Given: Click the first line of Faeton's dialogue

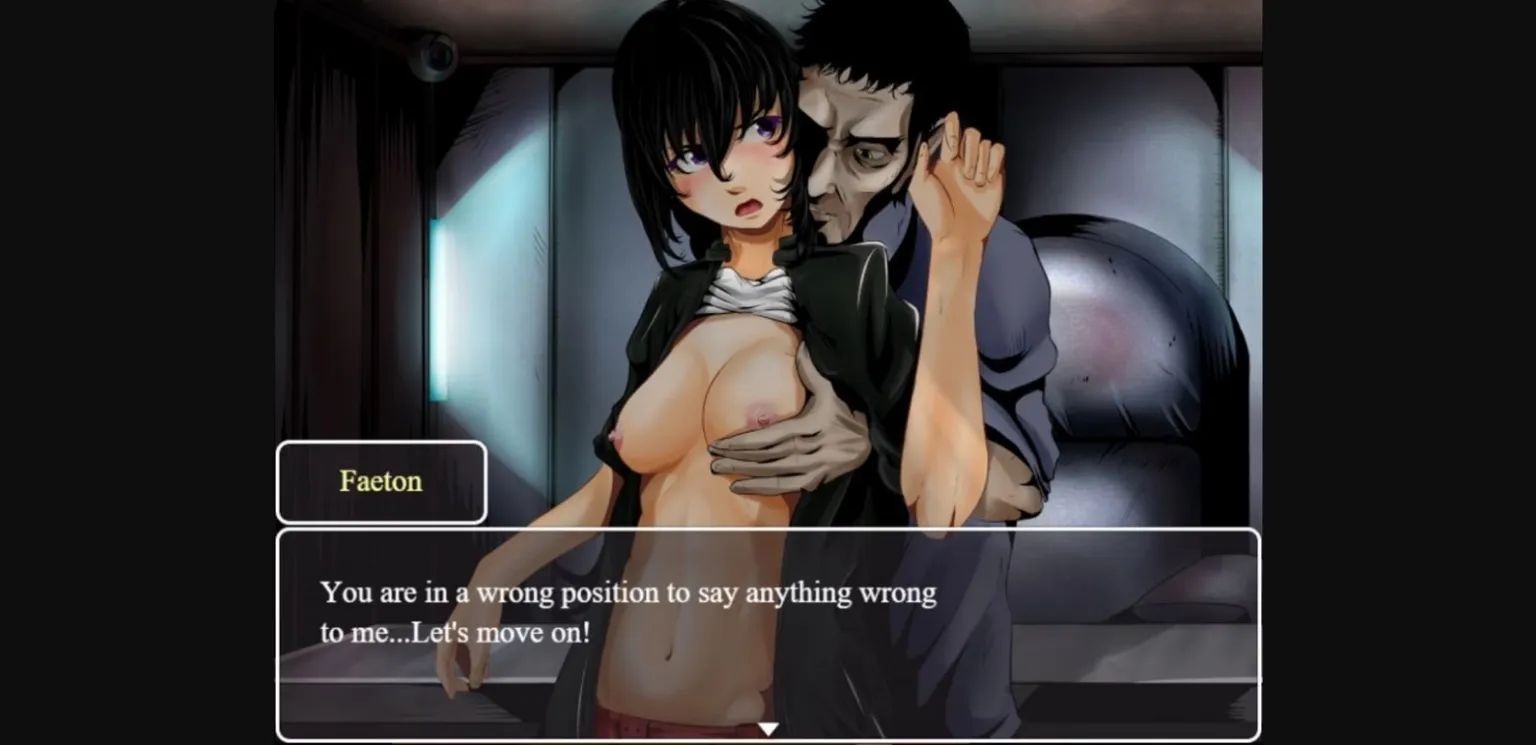Looking at the screenshot, I should coord(628,592).
